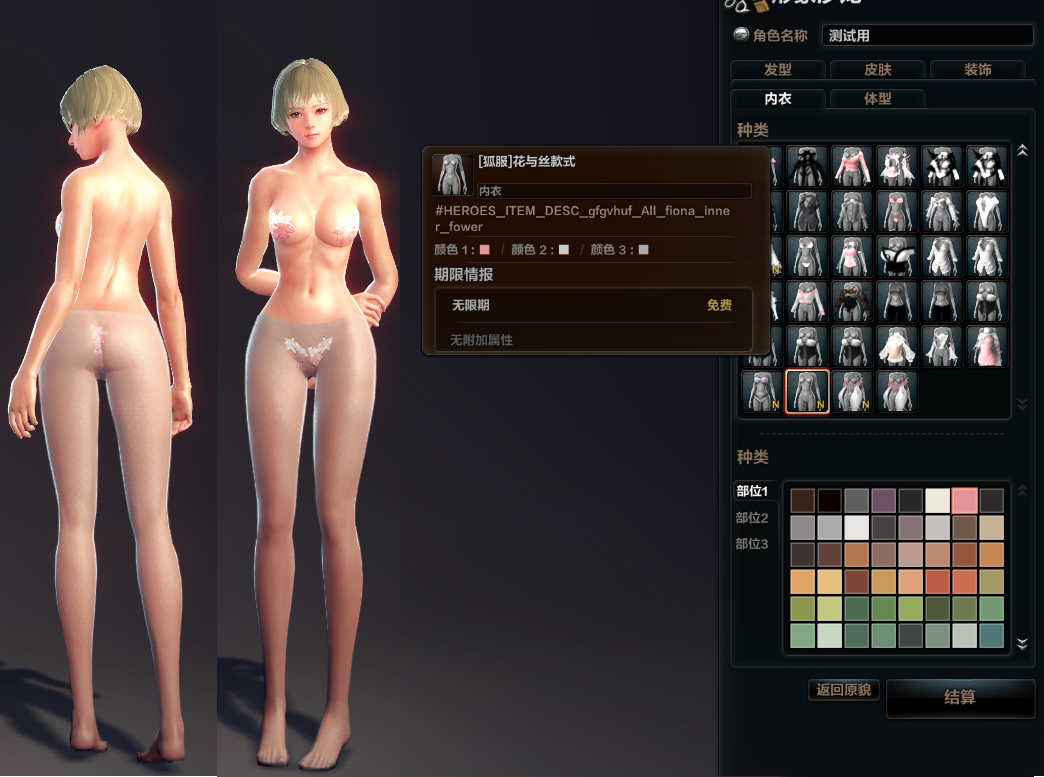
Task: Click the outfit grid scroll-up arrow
Action: tap(1022, 151)
